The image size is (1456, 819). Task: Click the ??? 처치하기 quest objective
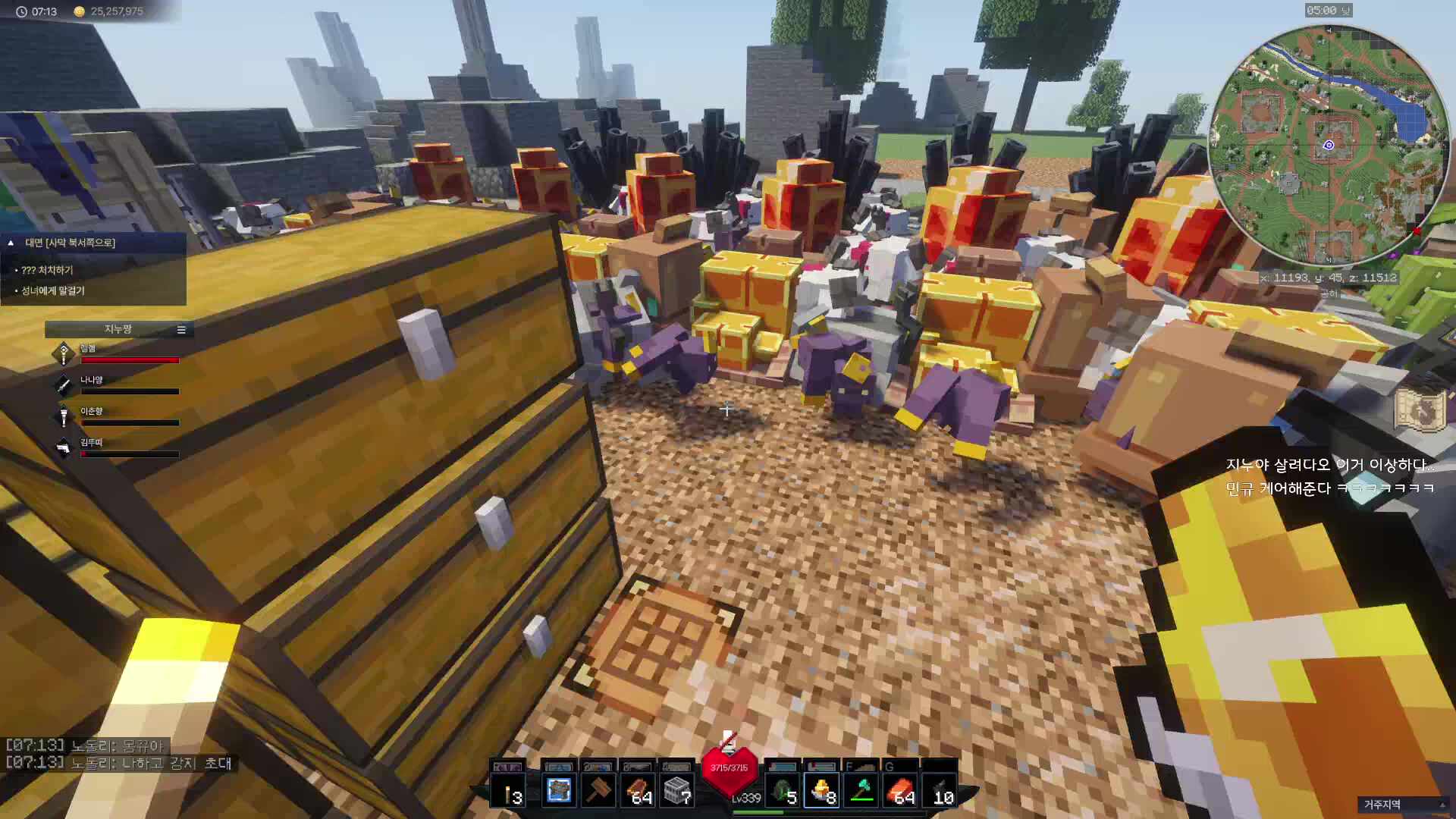click(47, 270)
